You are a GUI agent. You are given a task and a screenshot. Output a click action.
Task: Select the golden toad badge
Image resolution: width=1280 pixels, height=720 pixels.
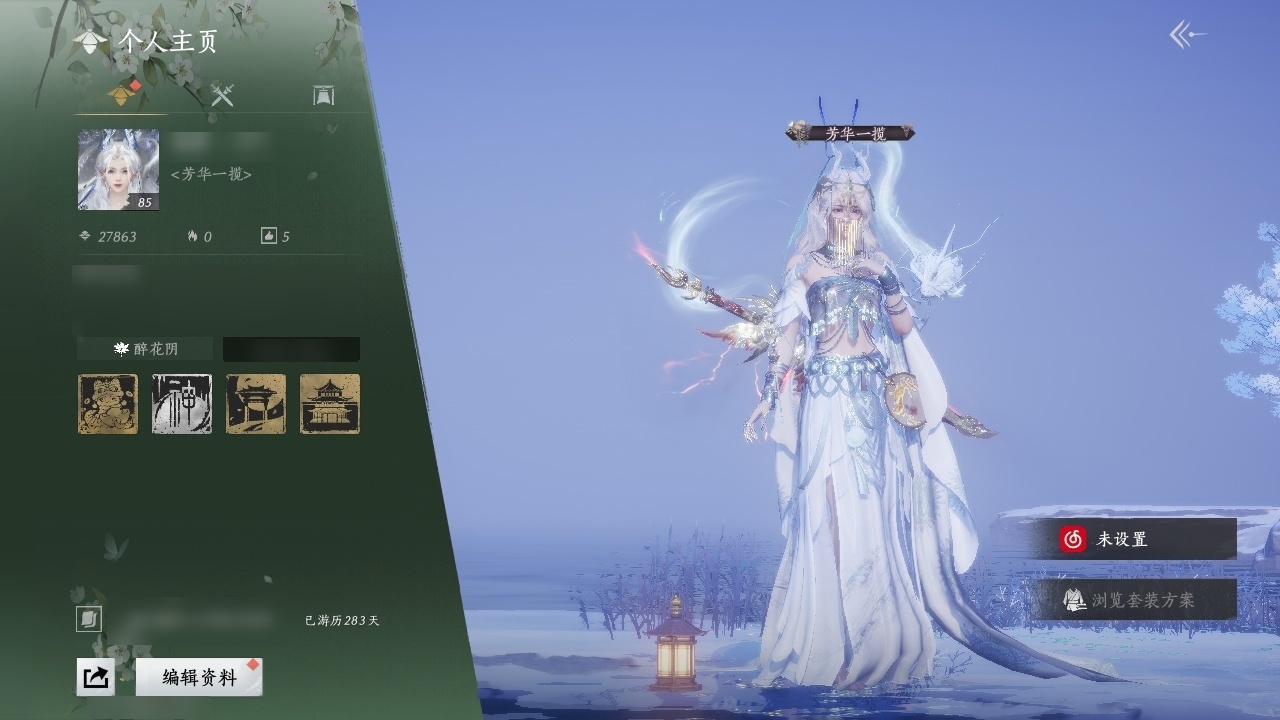pyautogui.click(x=108, y=404)
